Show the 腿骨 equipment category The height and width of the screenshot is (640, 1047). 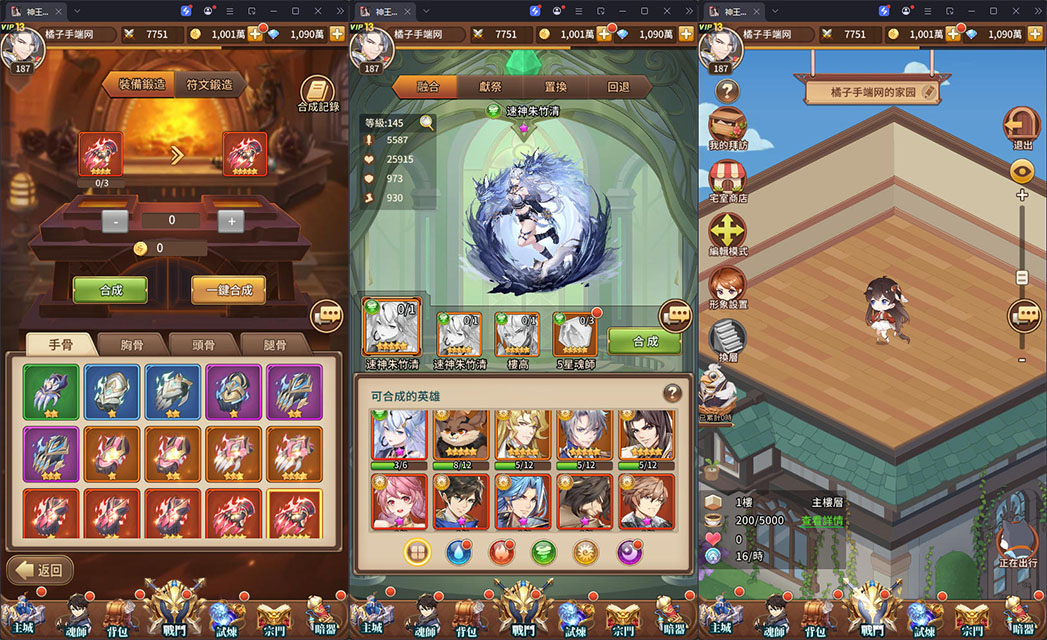pyautogui.click(x=274, y=345)
